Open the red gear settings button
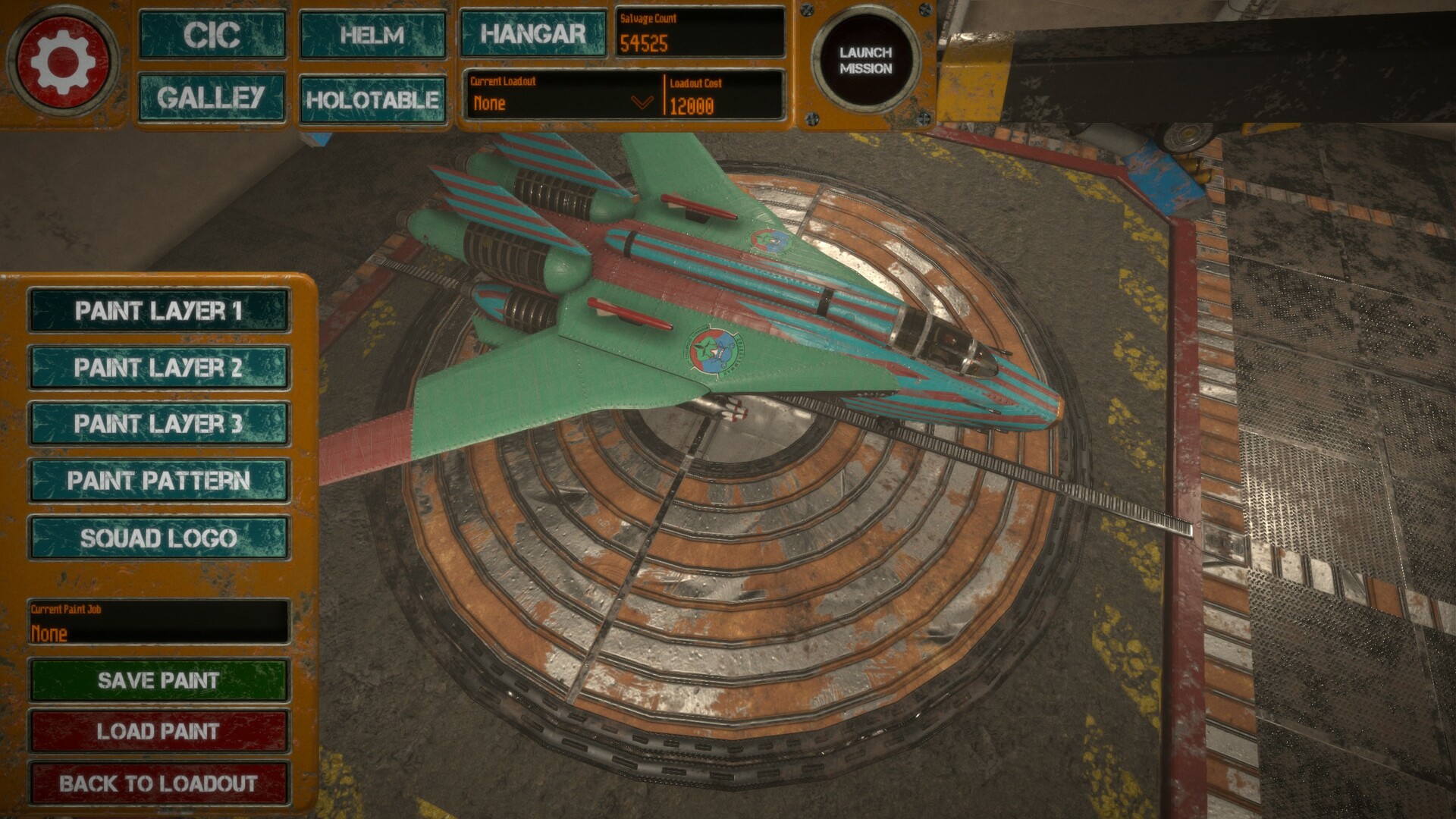 coord(62,61)
